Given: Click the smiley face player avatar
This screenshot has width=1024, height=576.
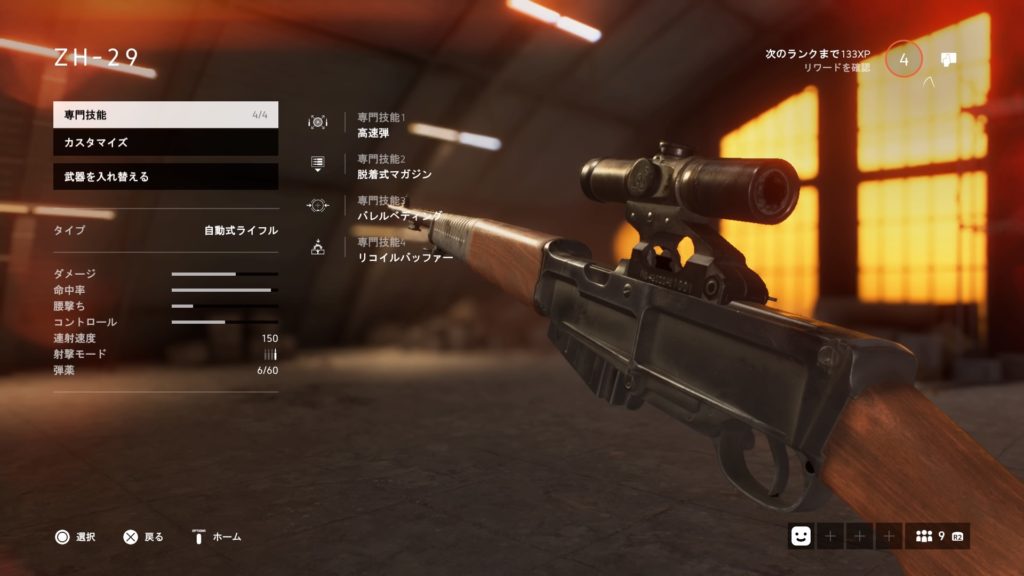Looking at the screenshot, I should pos(801,537).
